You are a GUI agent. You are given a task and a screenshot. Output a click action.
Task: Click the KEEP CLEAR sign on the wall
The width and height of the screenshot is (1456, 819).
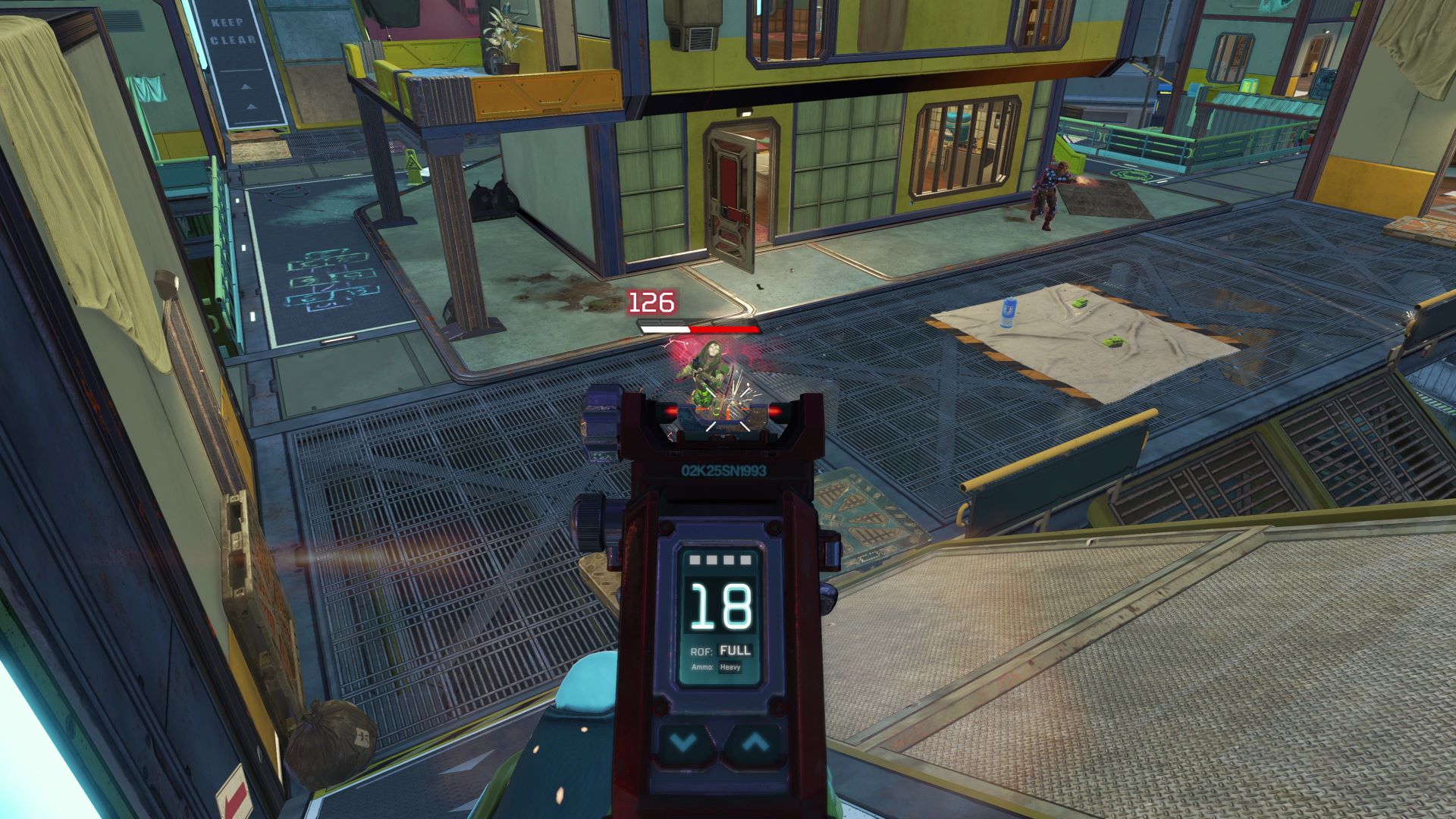click(235, 32)
